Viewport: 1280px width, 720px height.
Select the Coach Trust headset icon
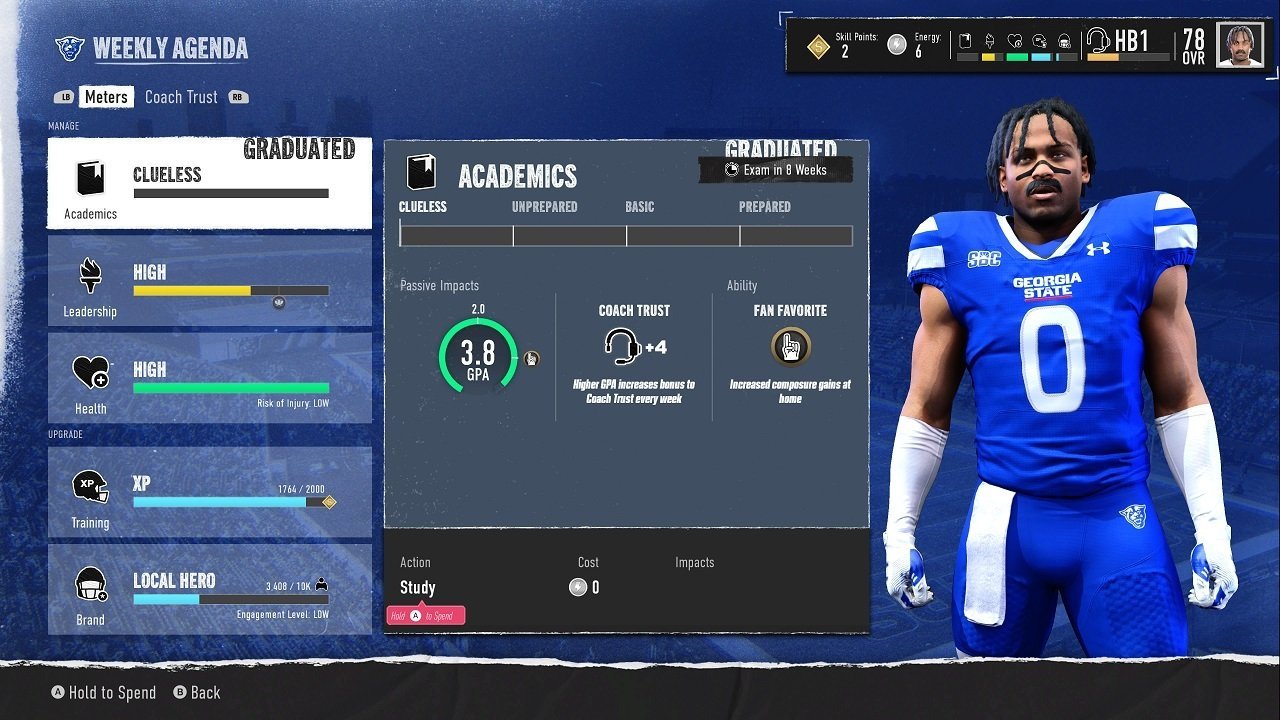[623, 347]
